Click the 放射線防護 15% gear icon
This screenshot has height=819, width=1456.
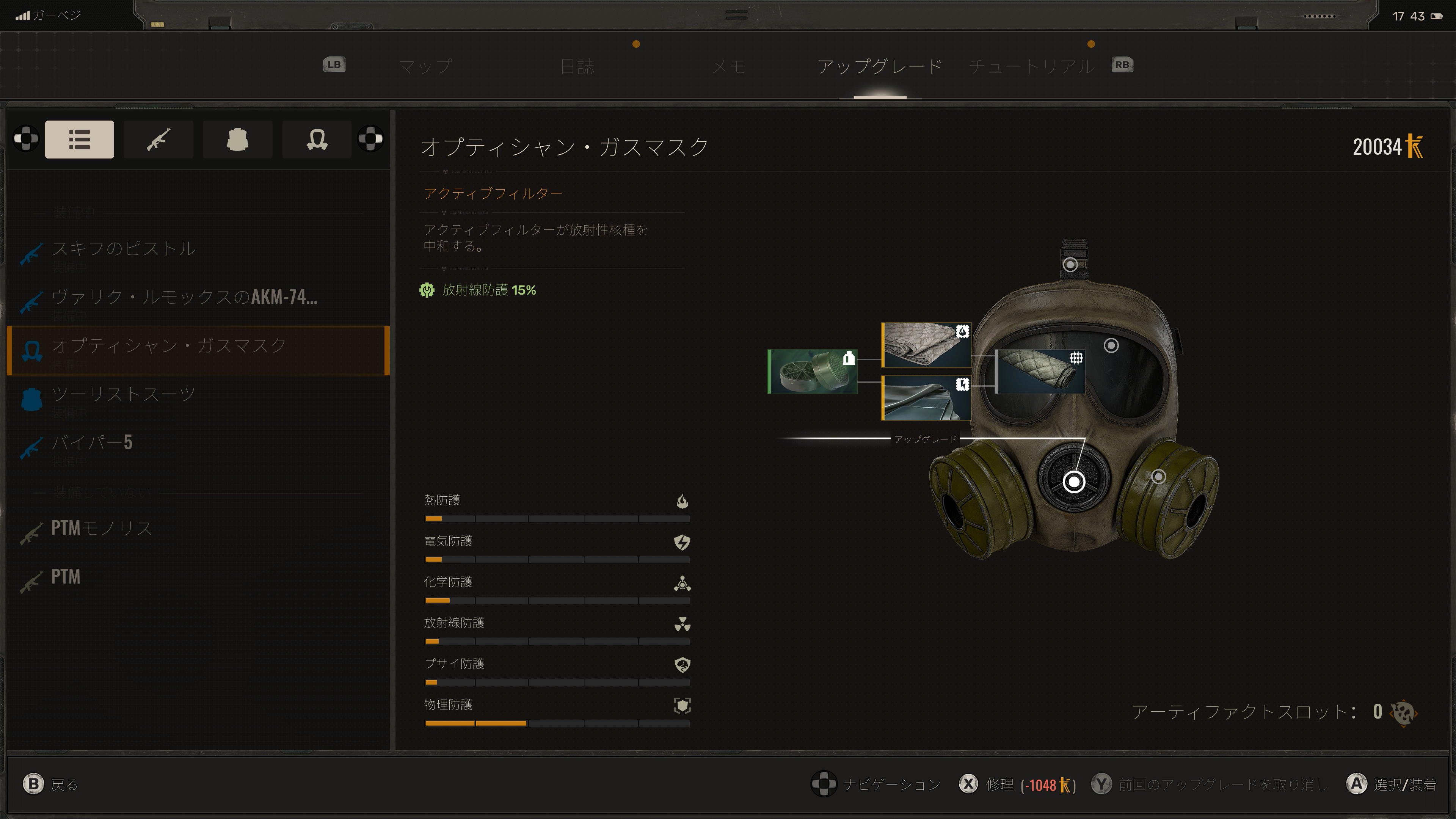pyautogui.click(x=428, y=290)
